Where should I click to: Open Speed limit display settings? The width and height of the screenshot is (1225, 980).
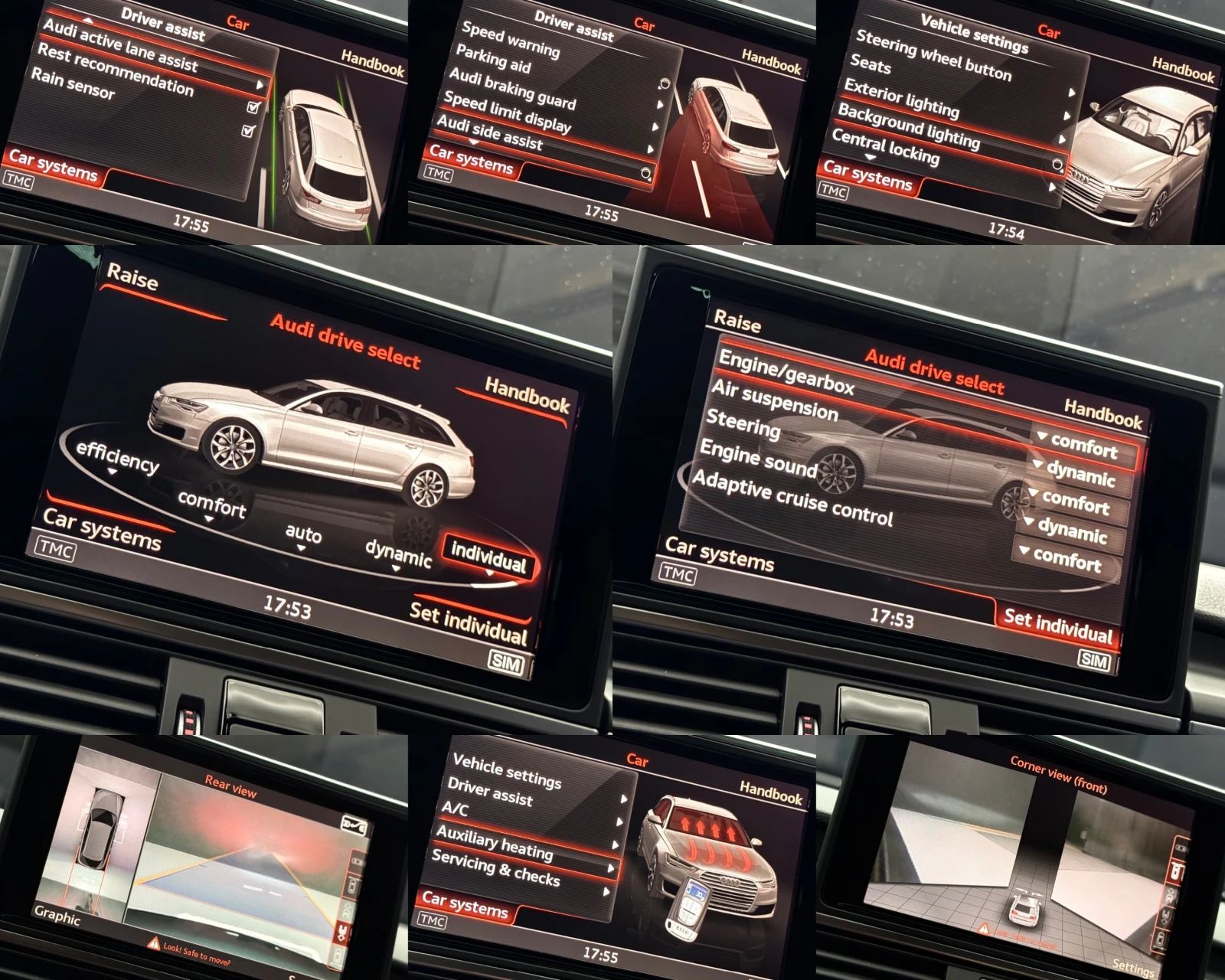[x=507, y=112]
